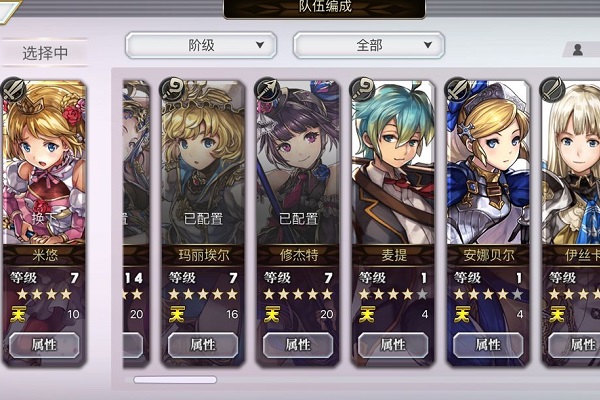Open the 全部 filter dropdown
600x400 pixels.
click(x=368, y=45)
